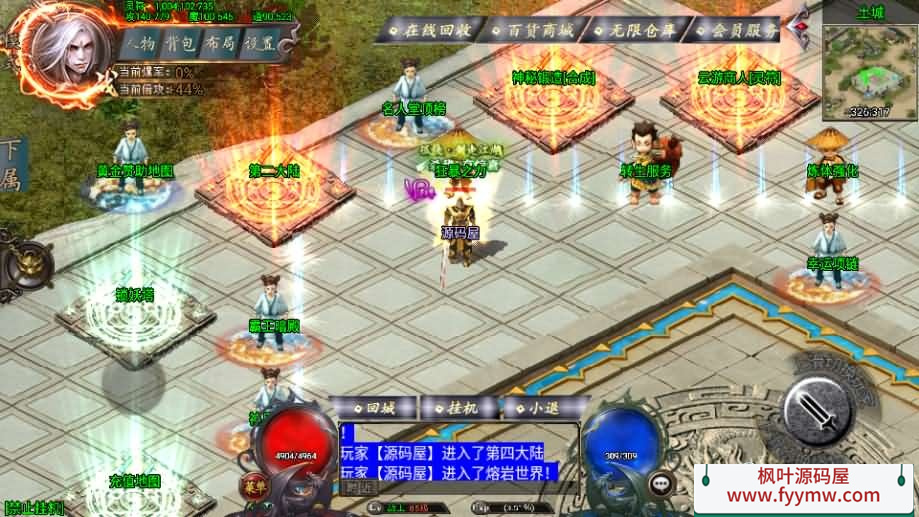Screen dimensions: 919x517
Task: Open the 布局 layout menu
Action: click(223, 45)
